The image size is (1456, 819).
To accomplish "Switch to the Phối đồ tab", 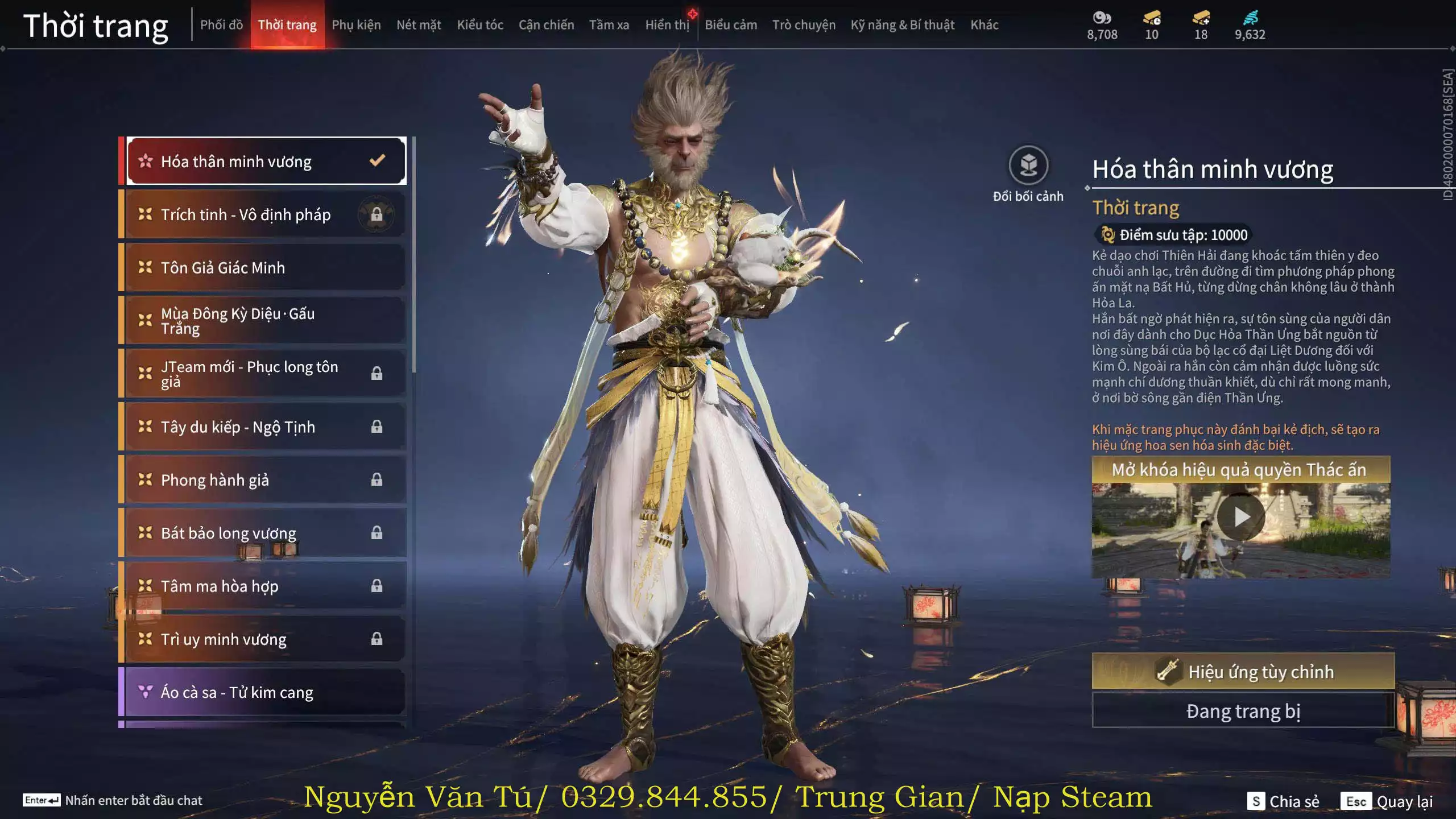I will pyautogui.click(x=221, y=25).
